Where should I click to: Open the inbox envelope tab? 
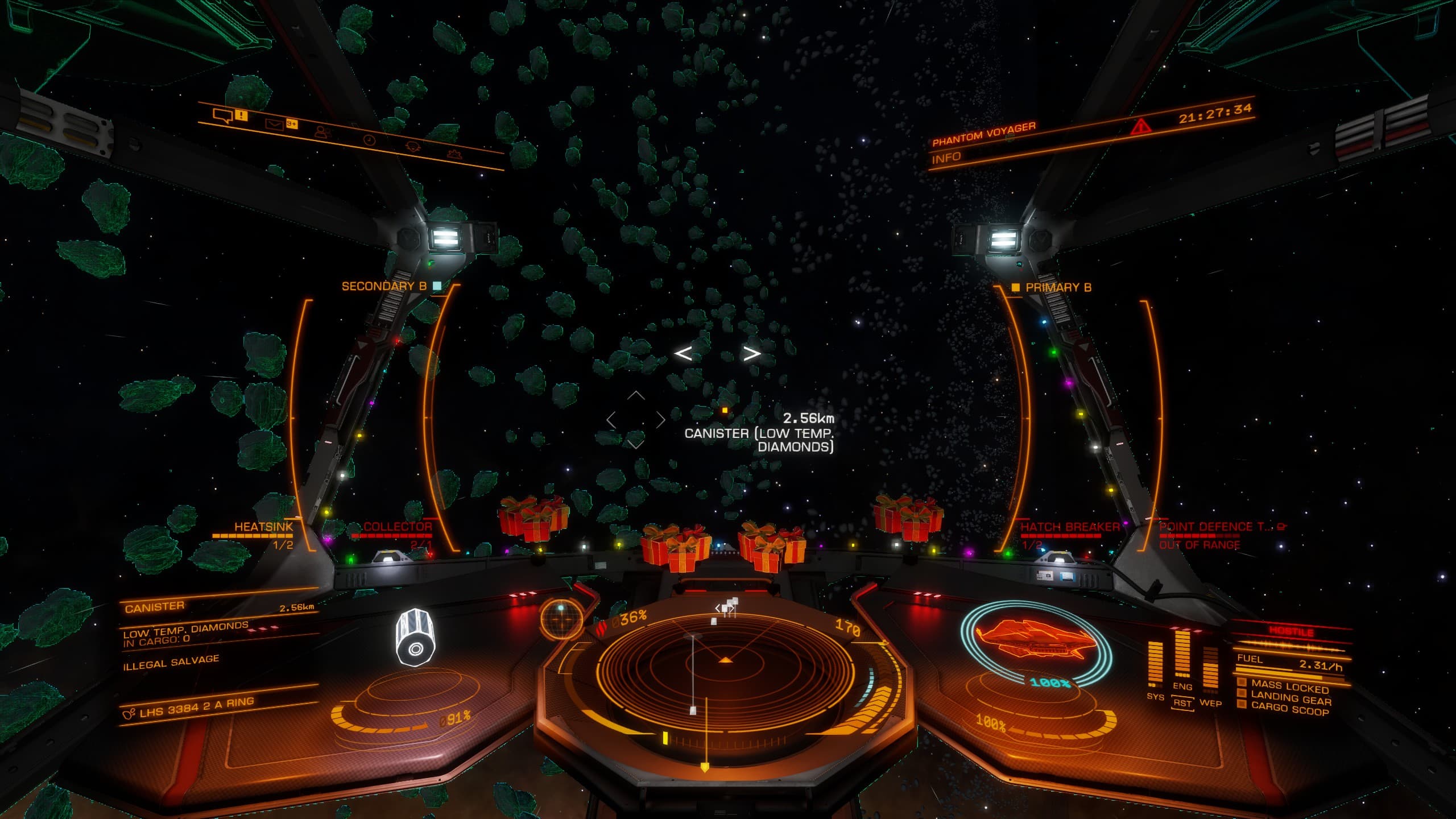pyautogui.click(x=274, y=124)
